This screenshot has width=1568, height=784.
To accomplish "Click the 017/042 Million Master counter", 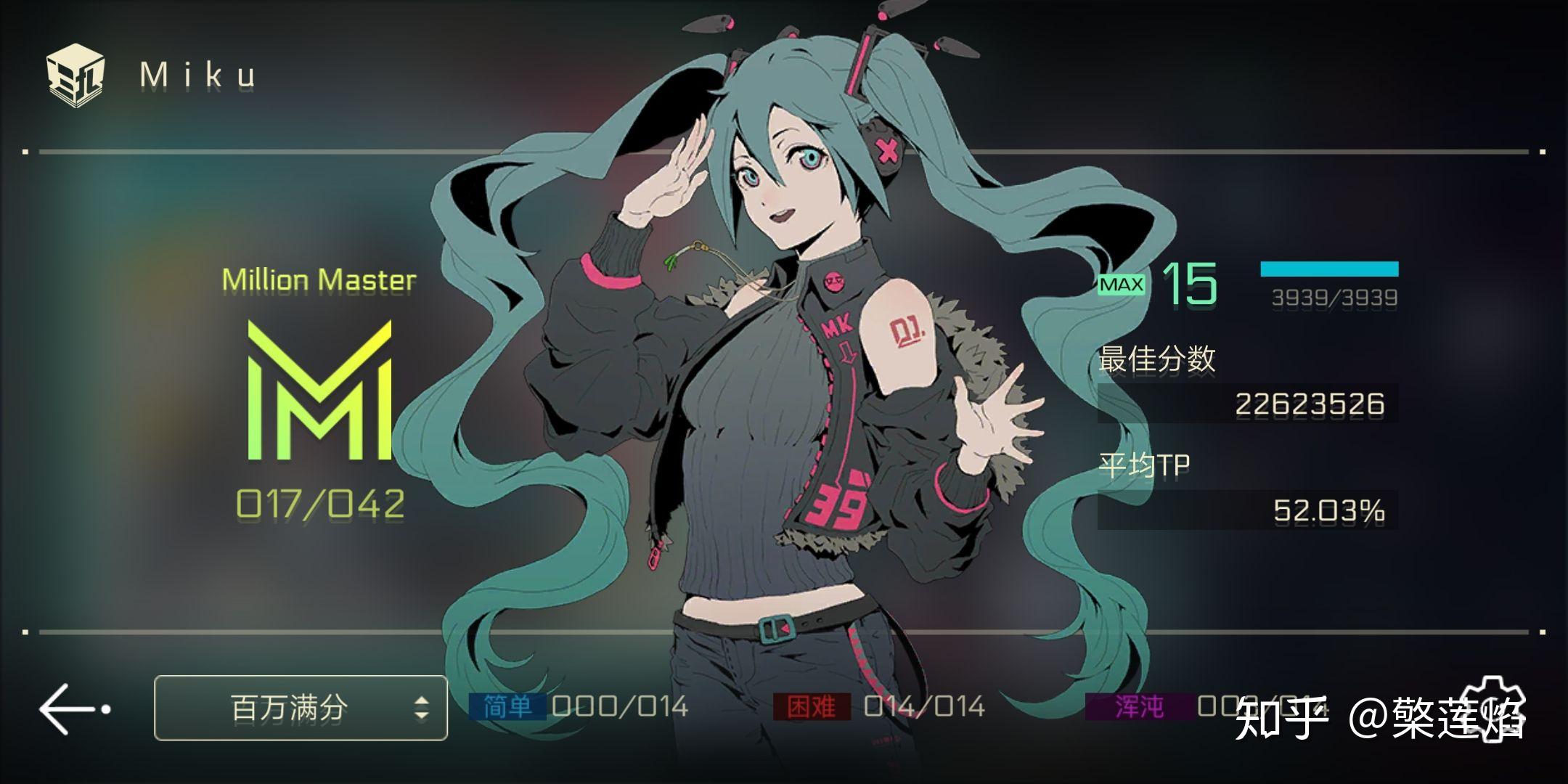I will click(320, 499).
